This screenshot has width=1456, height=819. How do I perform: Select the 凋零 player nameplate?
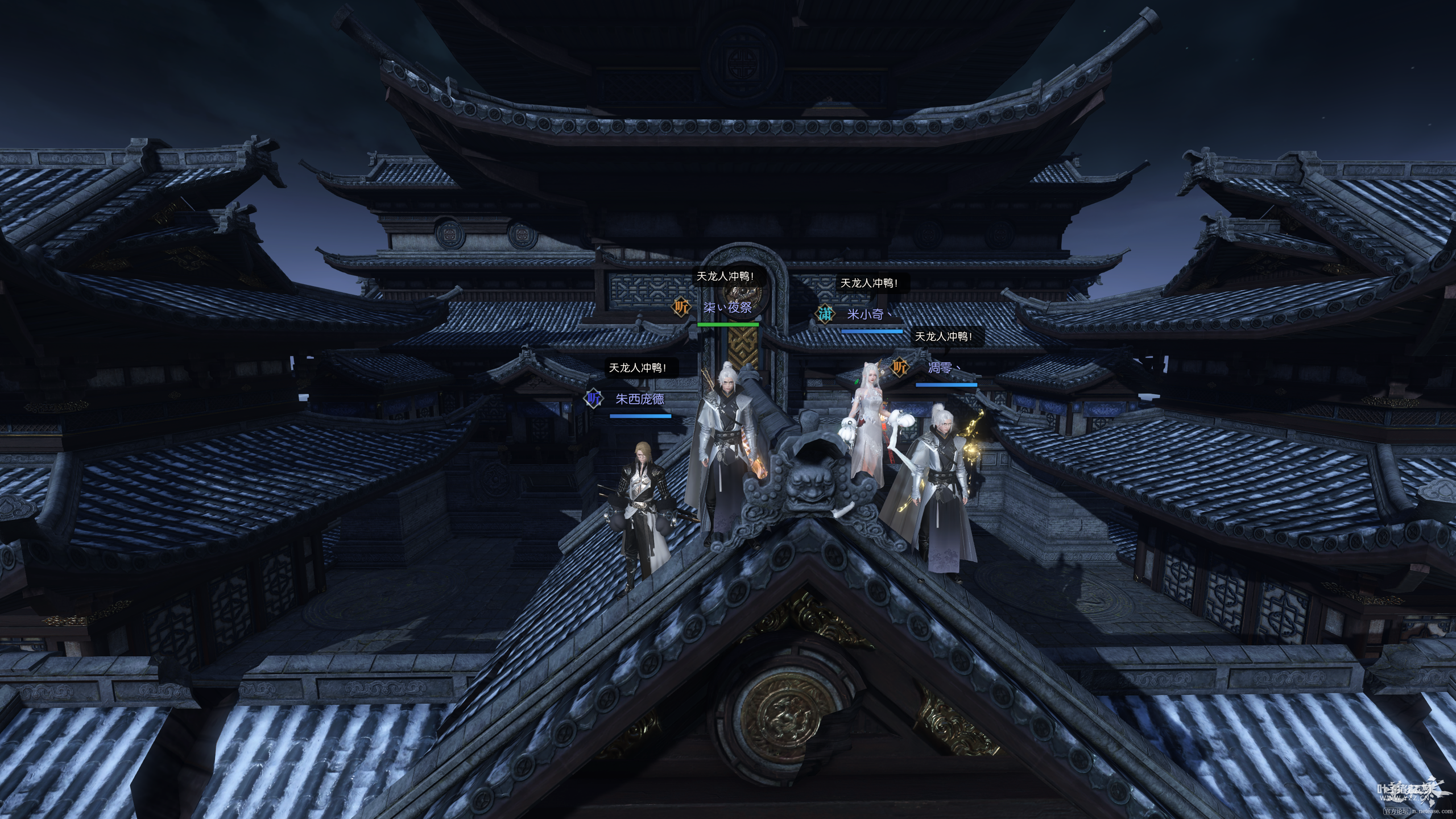point(940,367)
